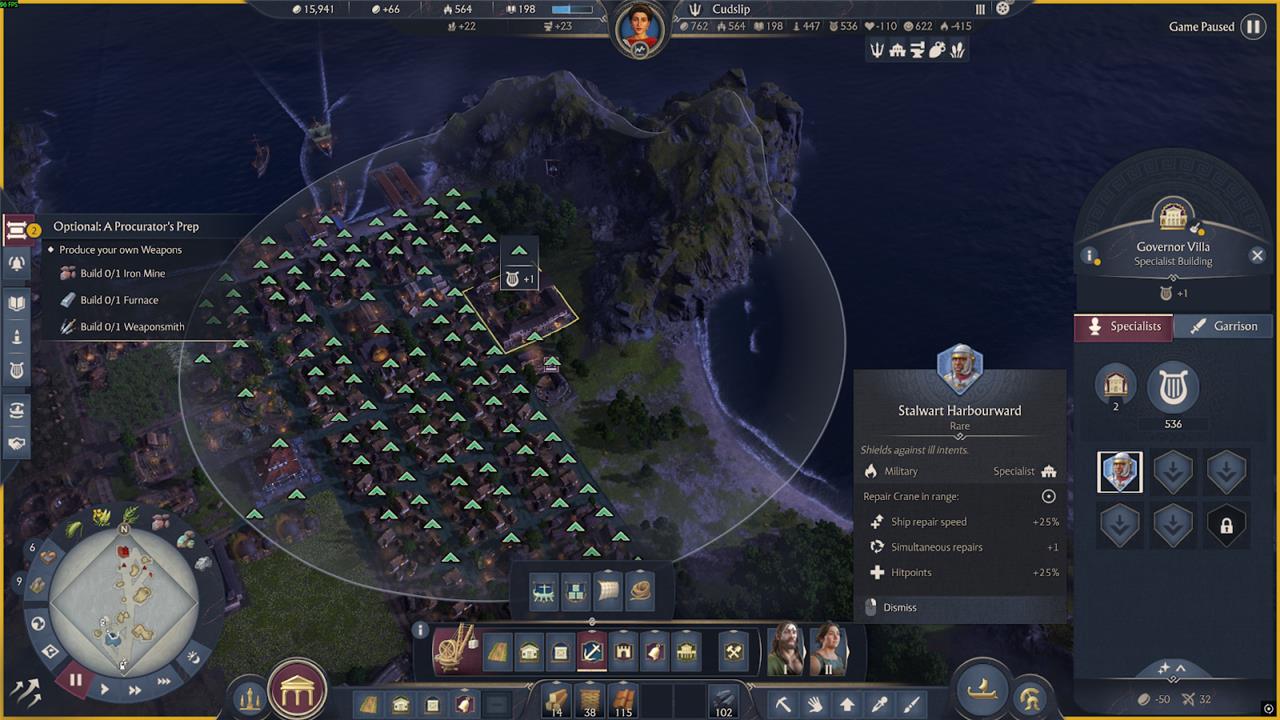Open the Specialists tab

tap(1124, 326)
